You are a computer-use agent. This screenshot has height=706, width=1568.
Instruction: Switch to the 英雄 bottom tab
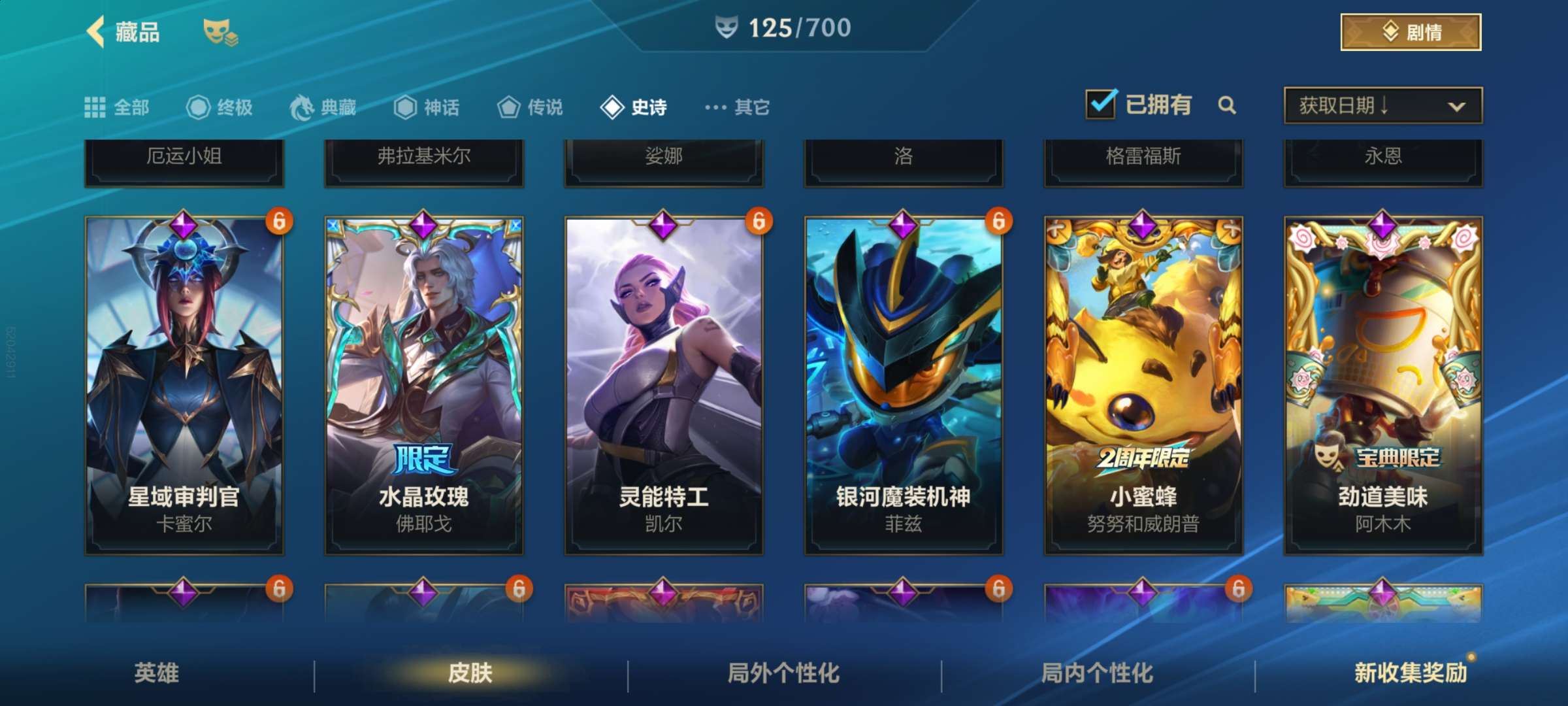pos(157,673)
